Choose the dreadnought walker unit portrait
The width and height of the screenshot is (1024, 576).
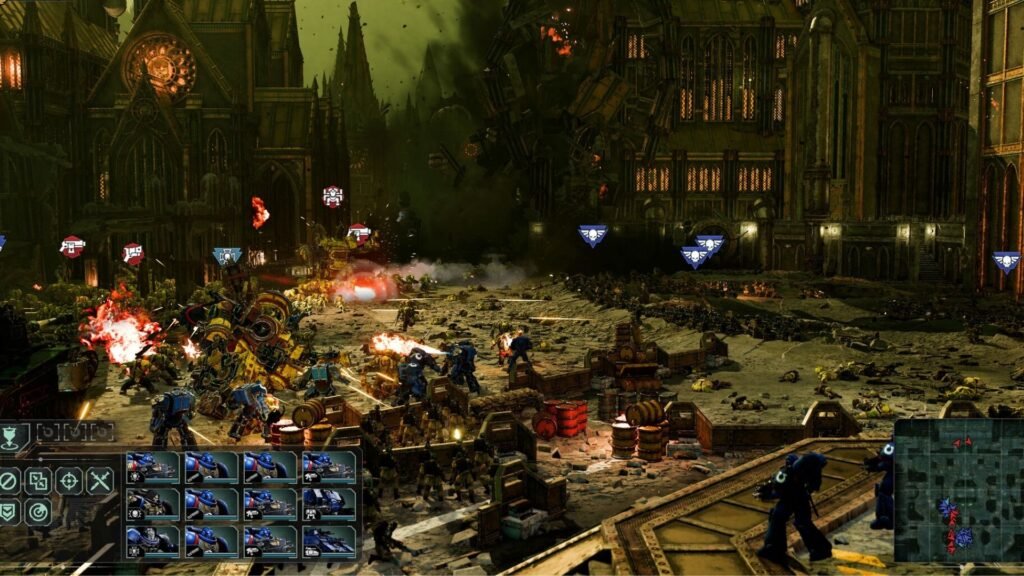328,504
